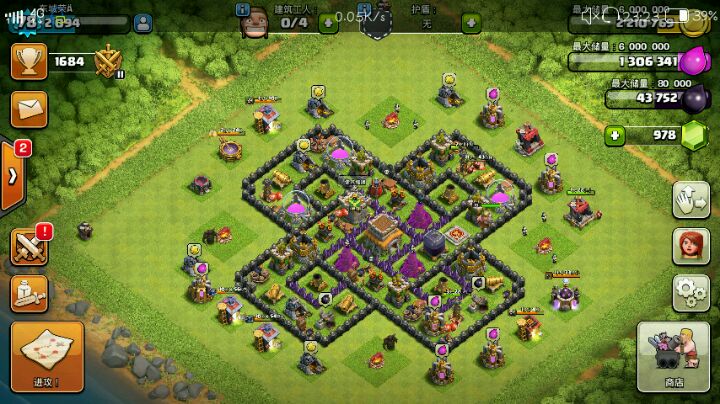This screenshot has width=720, height=404.
Task: Tap the builder info icon
Action: pyautogui.click(x=244, y=9)
